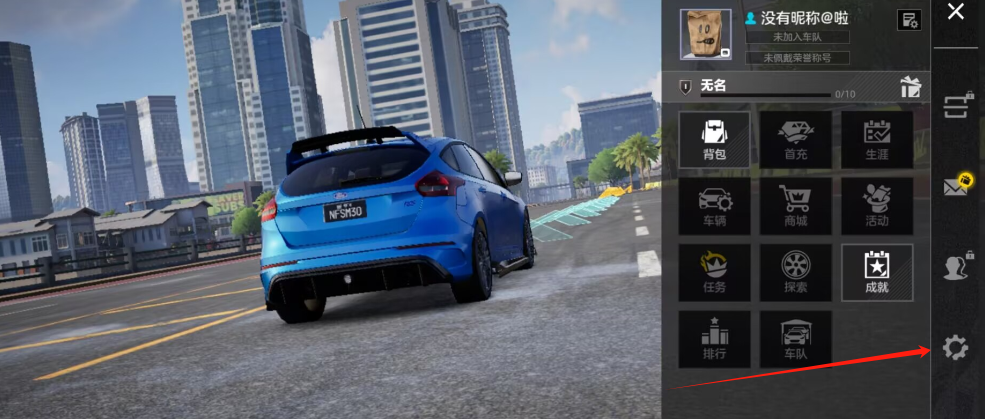The height and width of the screenshot is (419, 985).
Task: View the 成就 achievements
Action: pyautogui.click(x=876, y=272)
